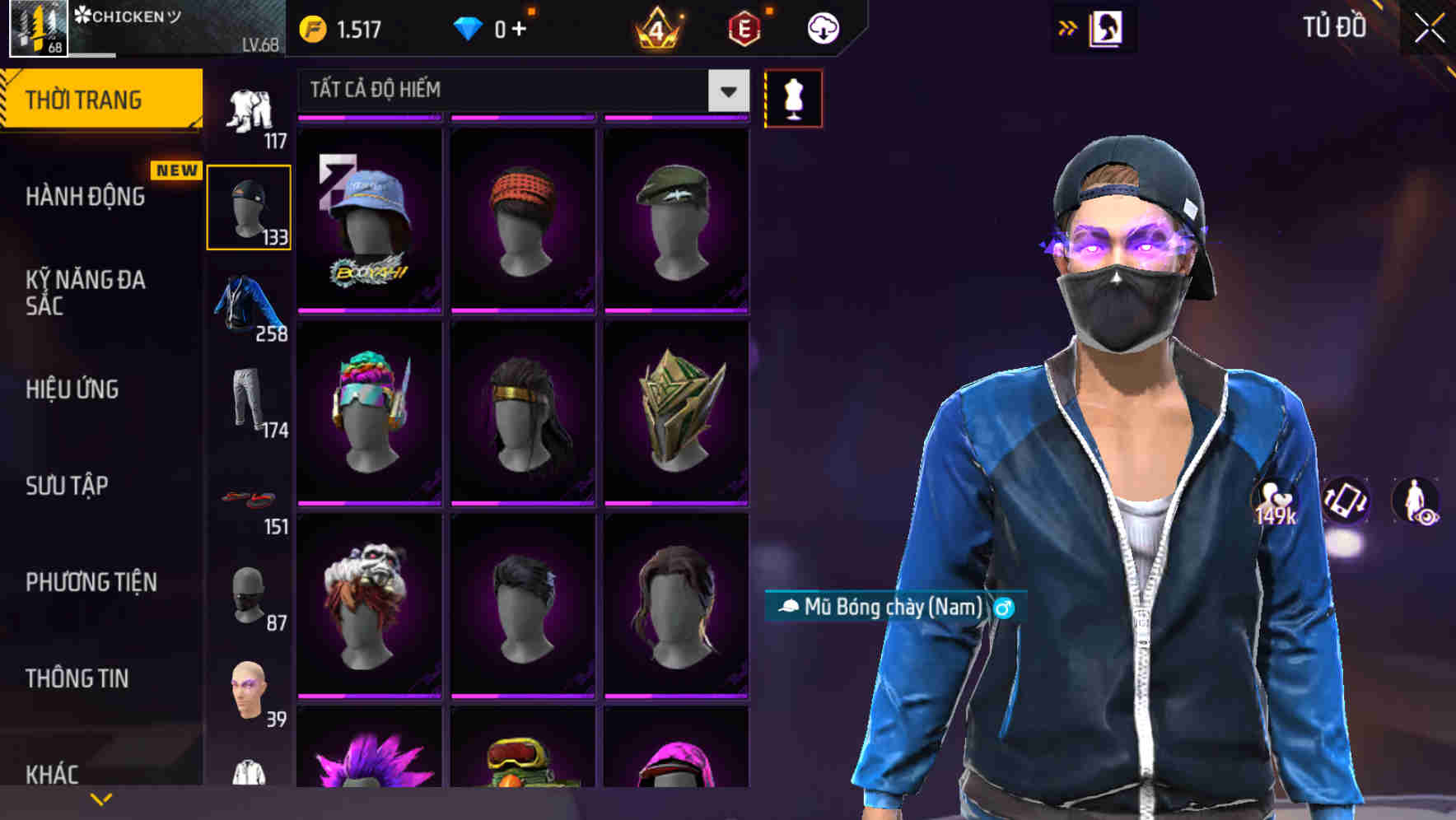The width and height of the screenshot is (1456, 820).
Task: Select the face category showing 39 items
Action: (249, 692)
